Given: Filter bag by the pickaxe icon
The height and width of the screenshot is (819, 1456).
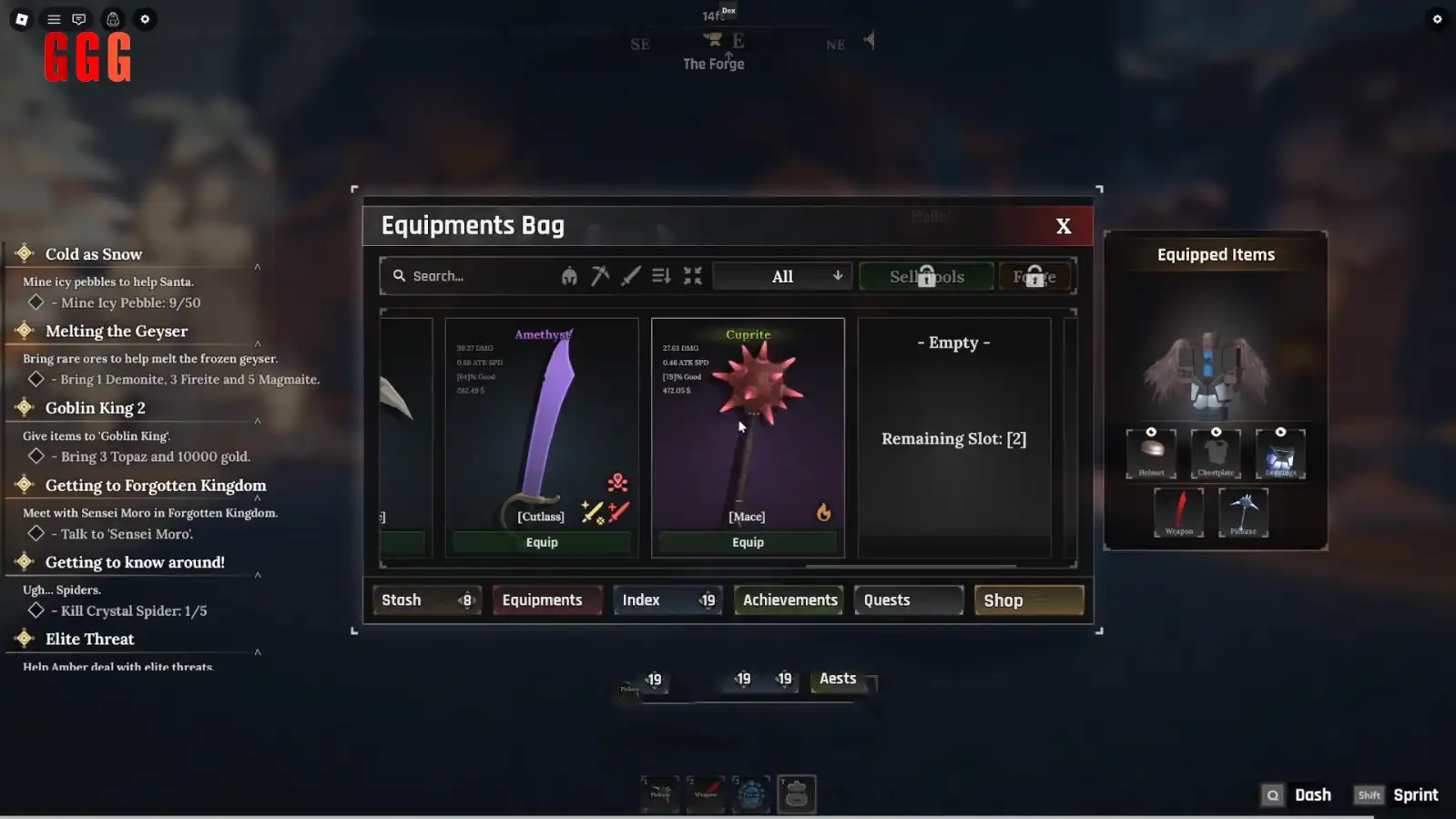Looking at the screenshot, I should pyautogui.click(x=600, y=276).
